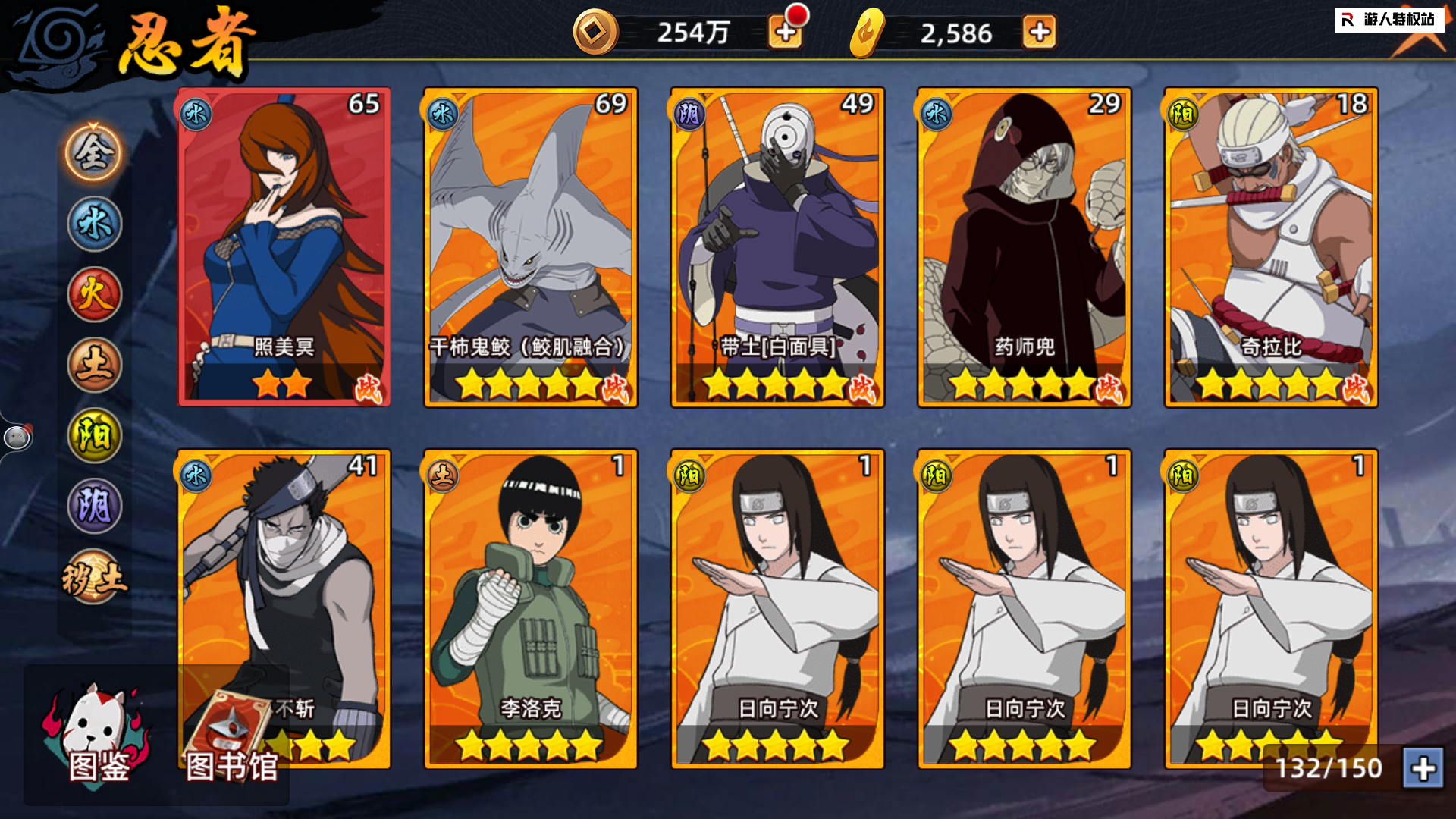Choose the 干柿鬼鲛 shark fusion card
The image size is (1456, 819).
[530, 246]
